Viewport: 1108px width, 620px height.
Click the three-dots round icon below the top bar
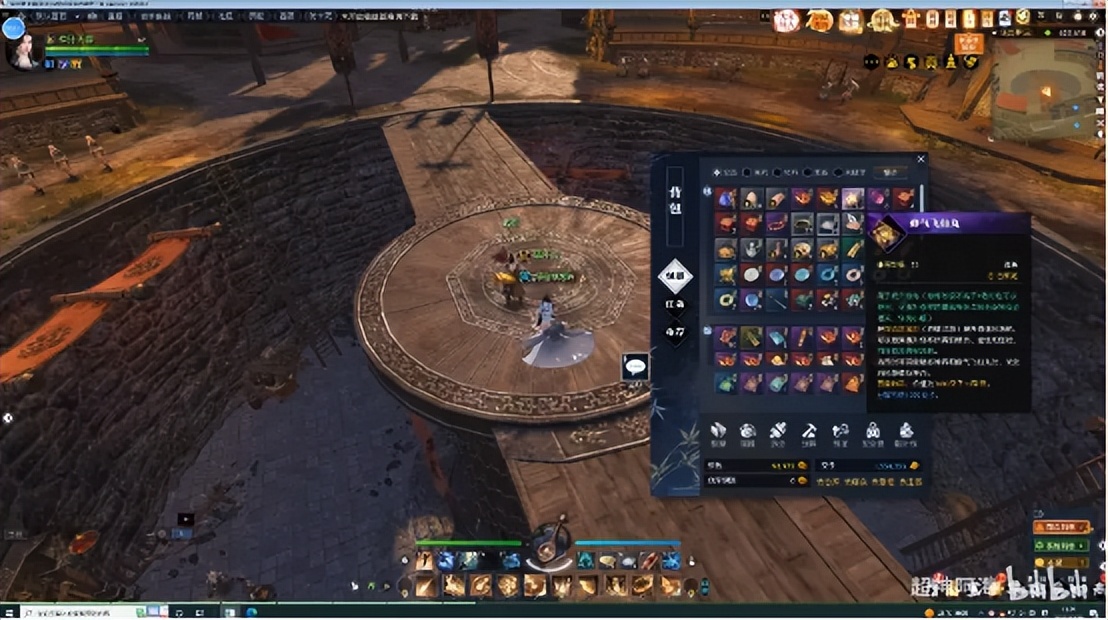[x=872, y=62]
